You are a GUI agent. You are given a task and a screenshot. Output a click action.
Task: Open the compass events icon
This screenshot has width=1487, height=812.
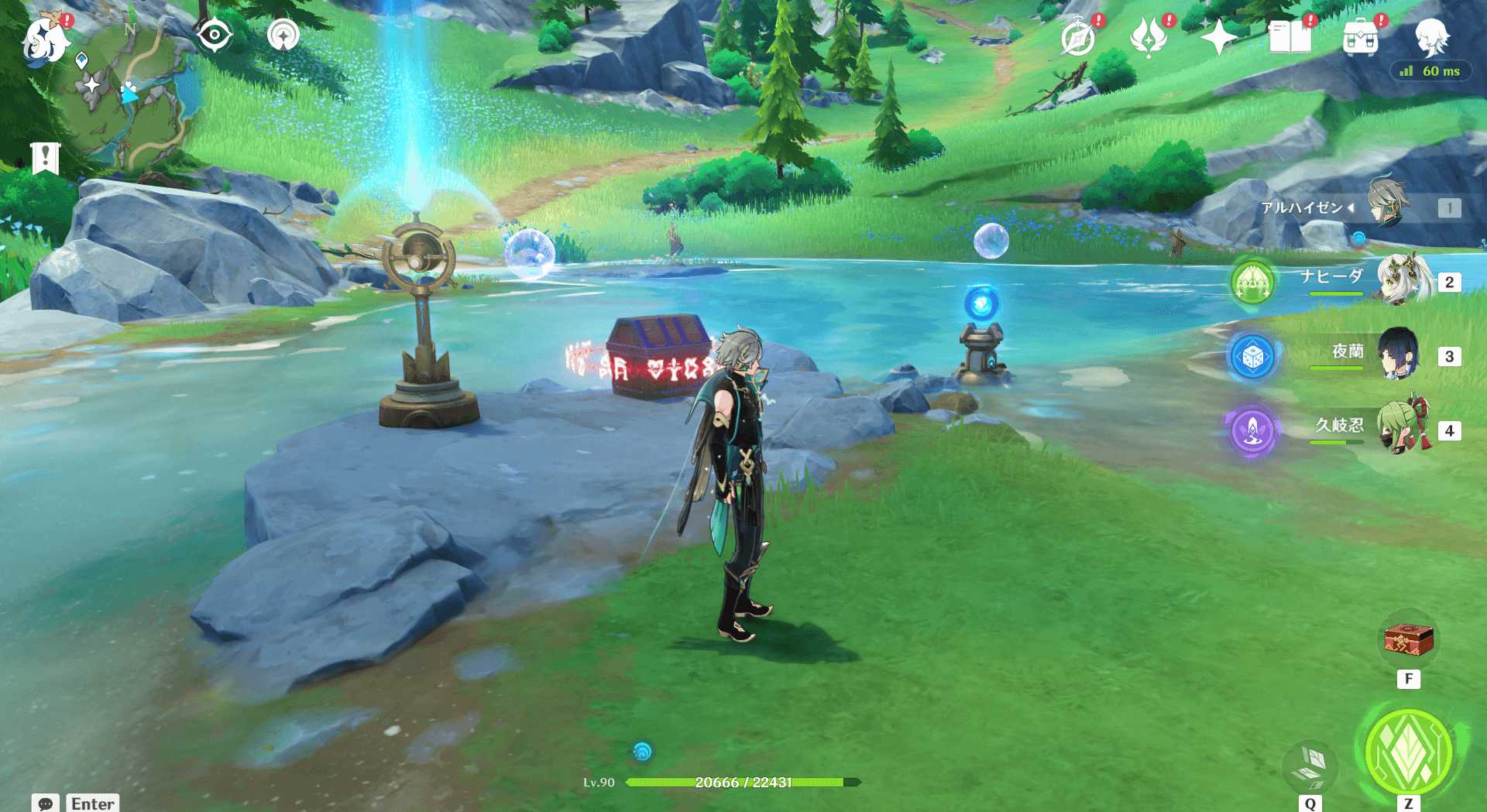coord(1078,38)
